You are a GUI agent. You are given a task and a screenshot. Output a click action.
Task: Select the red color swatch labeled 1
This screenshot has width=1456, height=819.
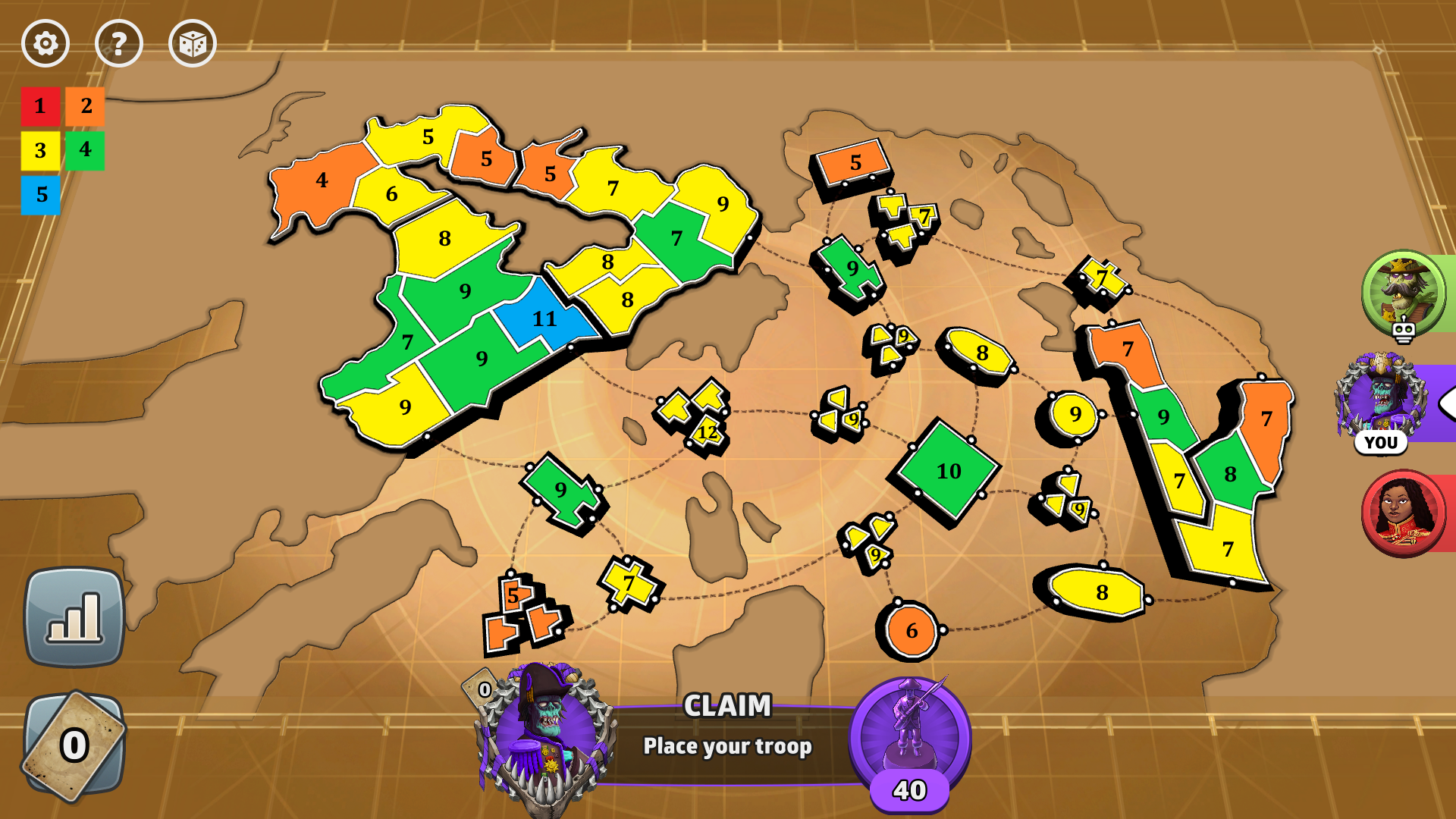(40, 107)
